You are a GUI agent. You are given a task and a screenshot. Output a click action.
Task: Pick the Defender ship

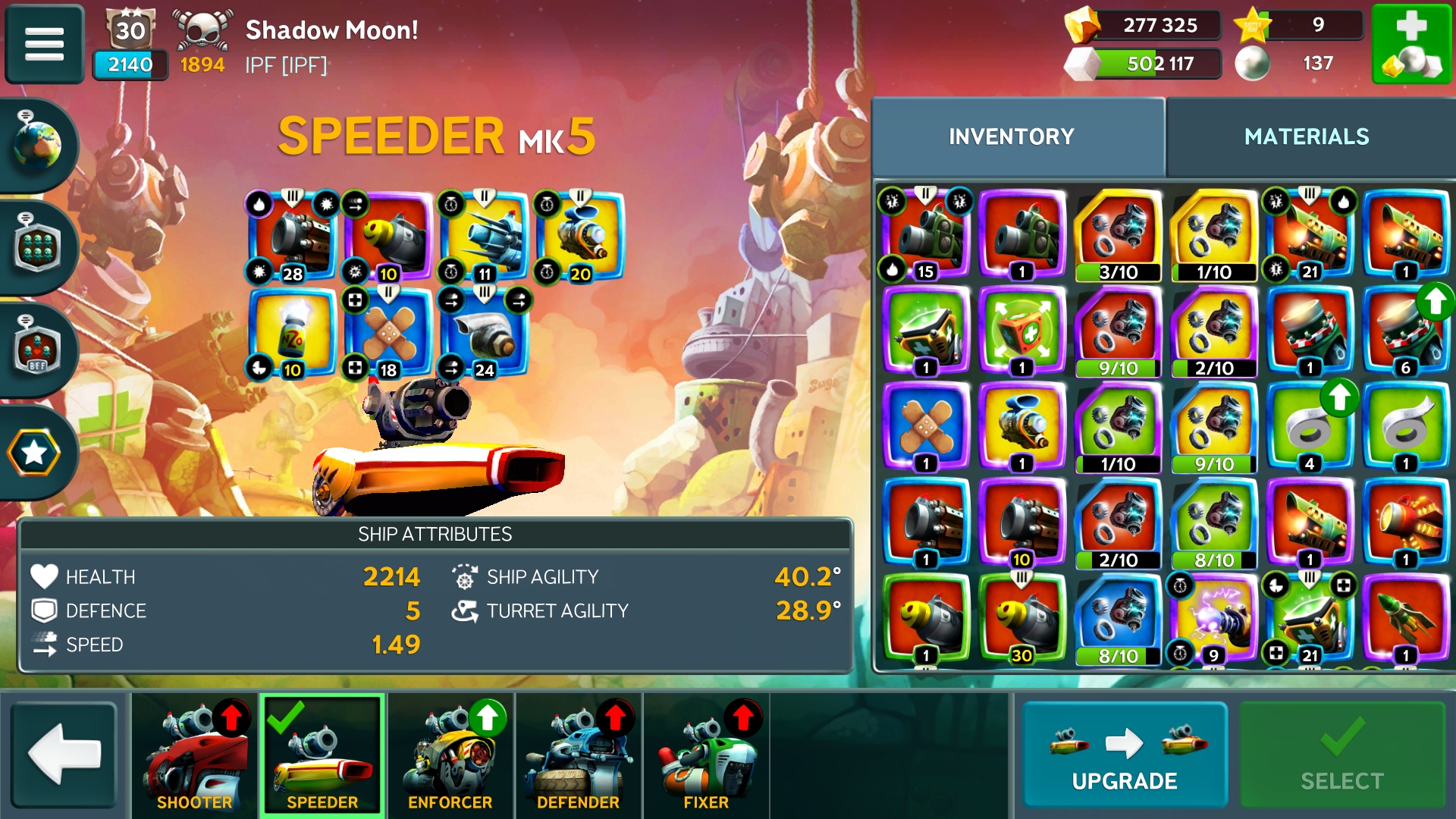click(x=579, y=755)
